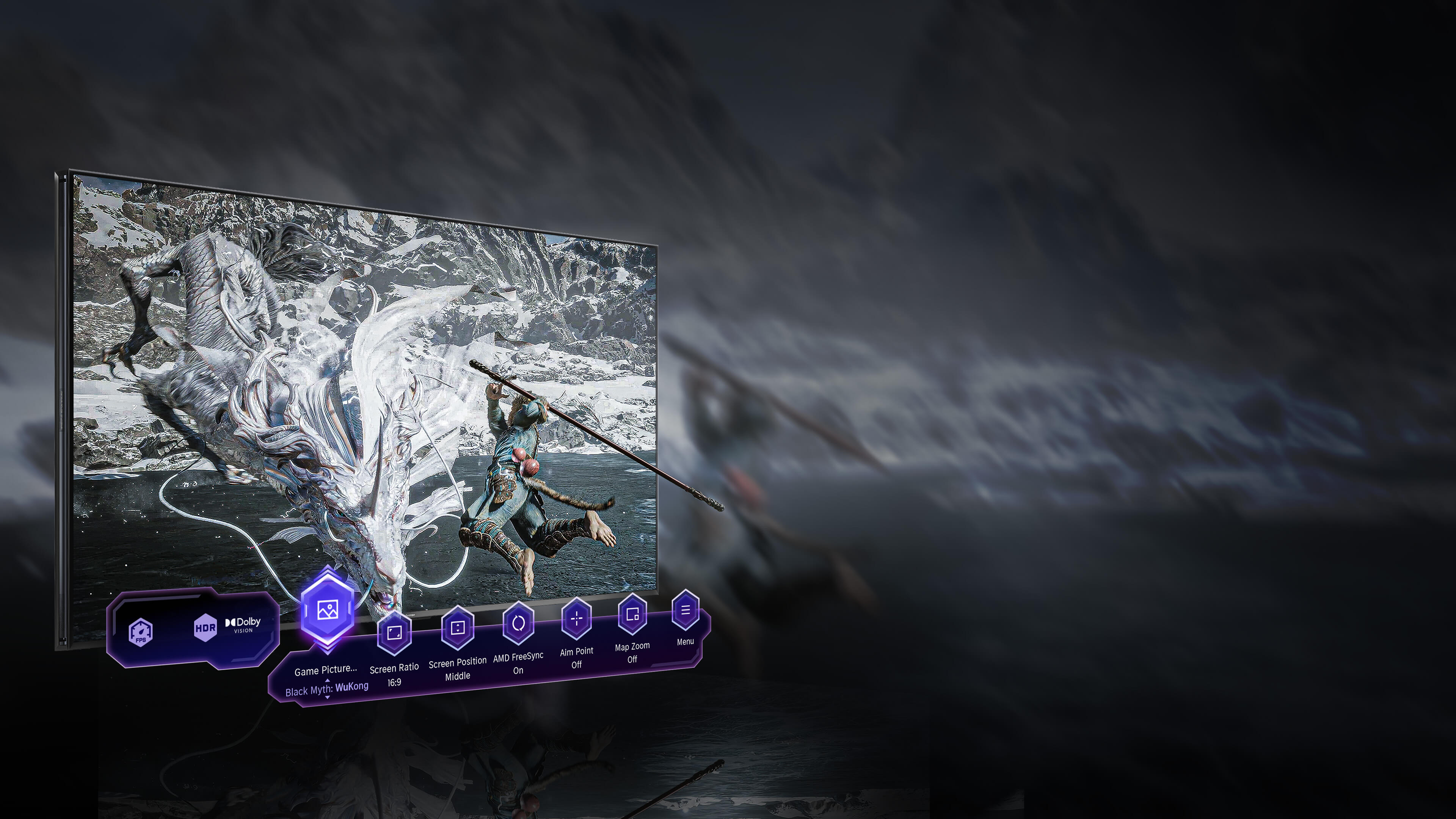Image resolution: width=1456 pixels, height=819 pixels.
Task: Click the AMD FreeSync sync icon
Action: click(519, 622)
